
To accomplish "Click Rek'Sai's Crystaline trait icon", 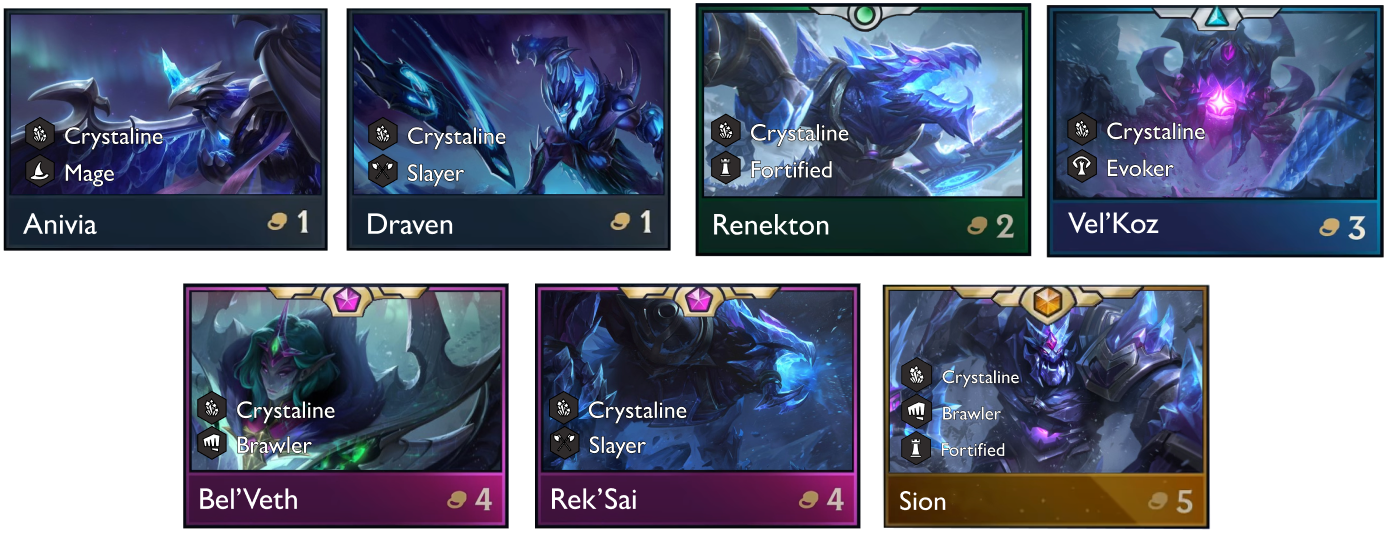I will 563,409.
